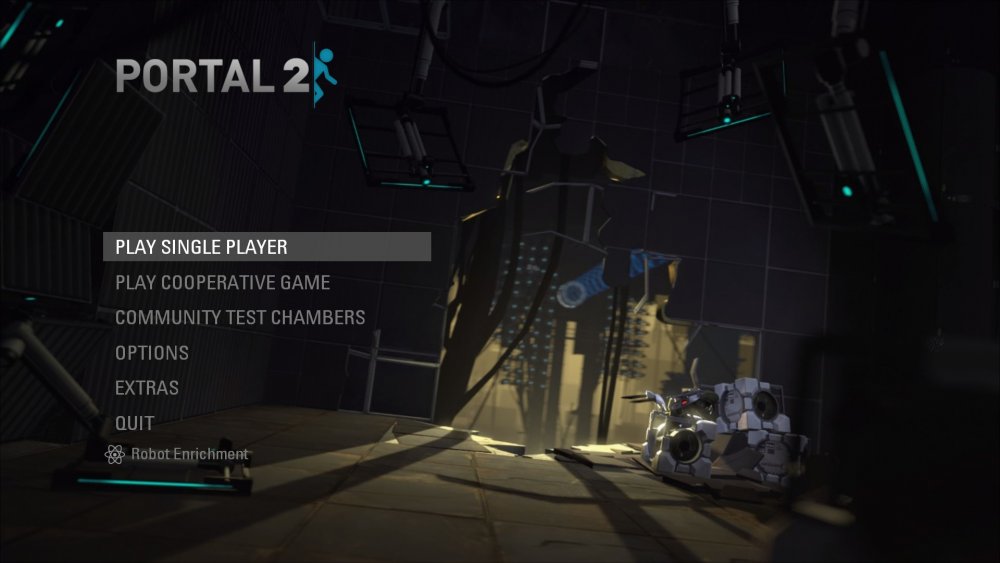Open Robot Enrichment

pyautogui.click(x=178, y=455)
